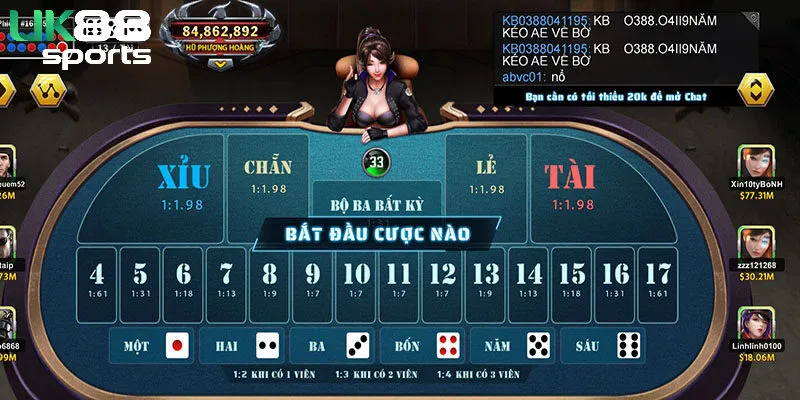Bet on the XỈU area

(183, 184)
